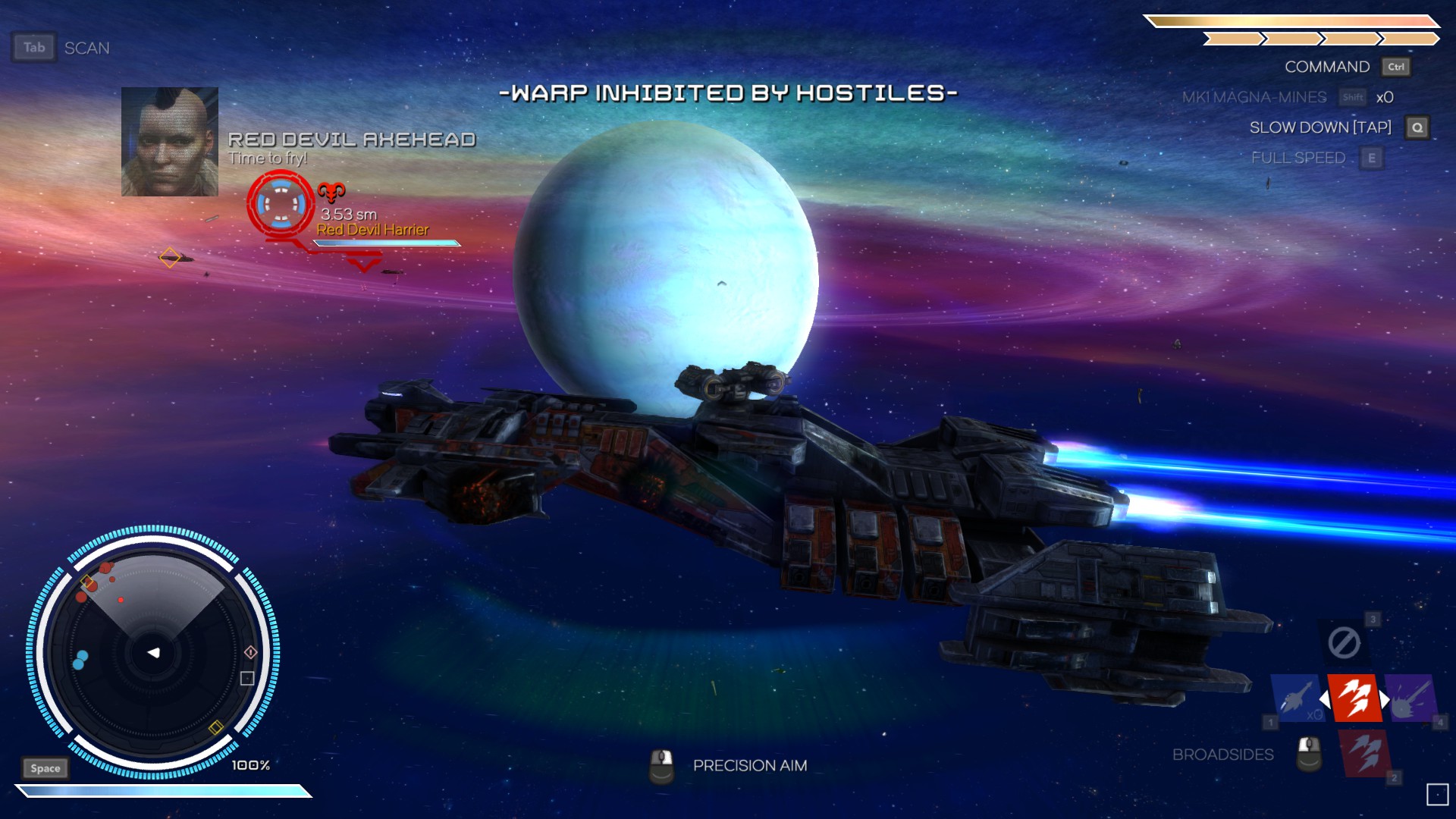Viewport: 1456px width, 819px height.
Task: Open the Command option
Action: (1327, 67)
